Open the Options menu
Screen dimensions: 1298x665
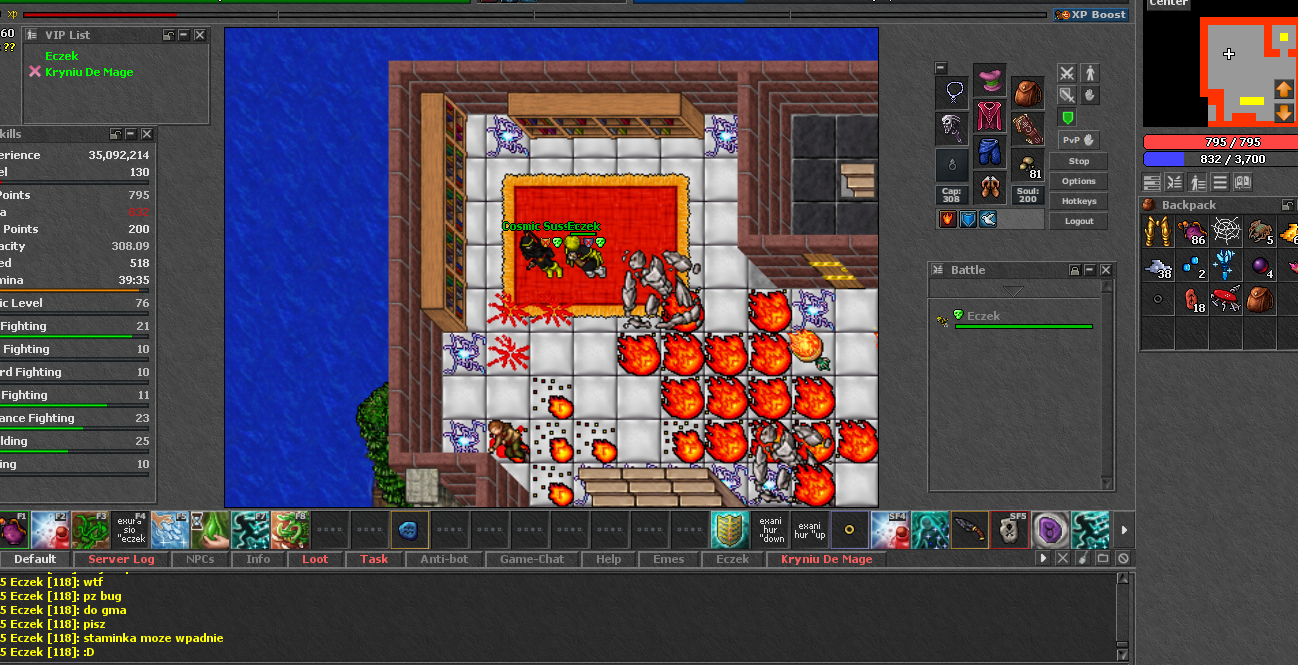coord(1078,181)
